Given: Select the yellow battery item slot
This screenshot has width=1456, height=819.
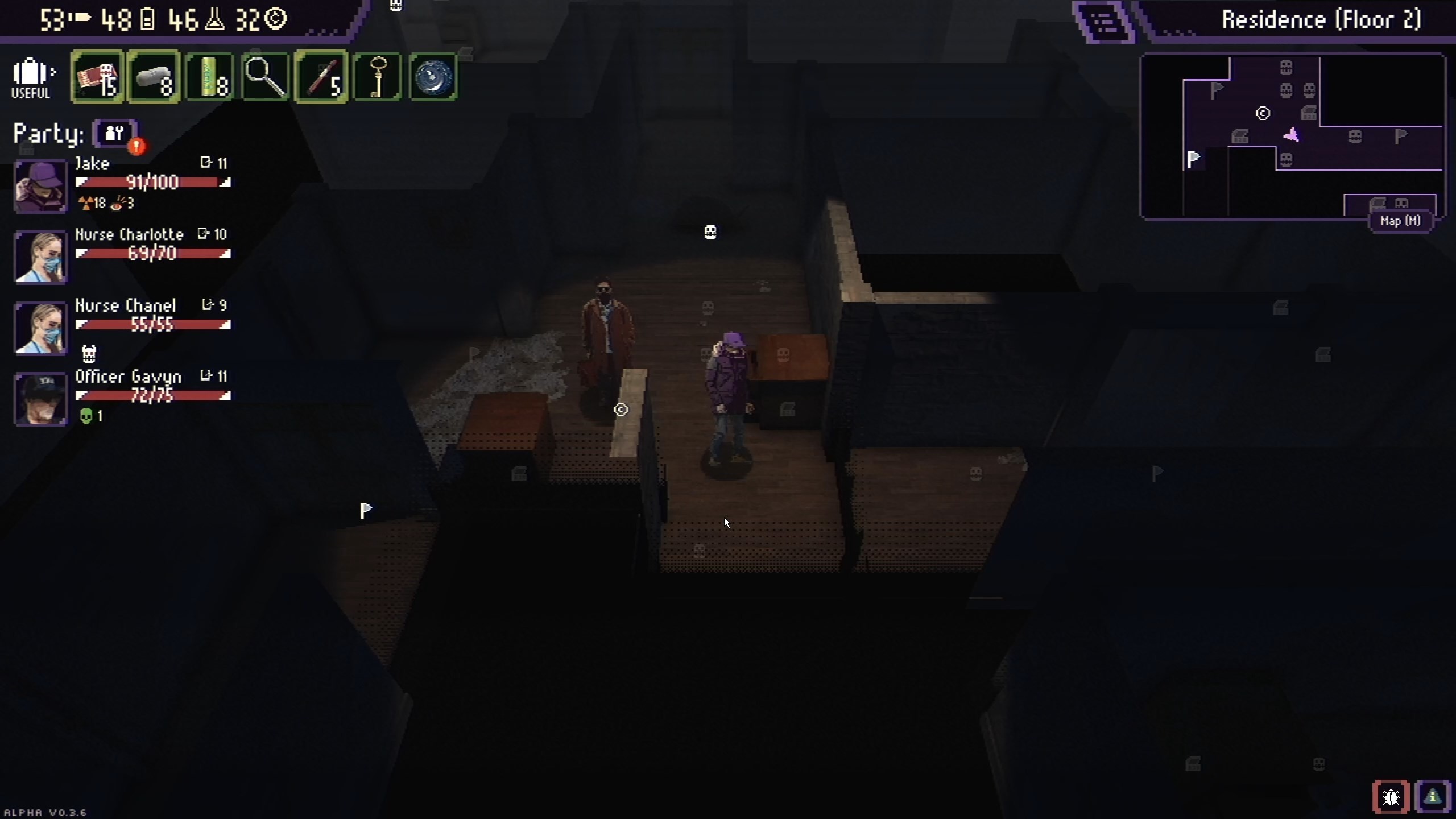Looking at the screenshot, I should 209,77.
